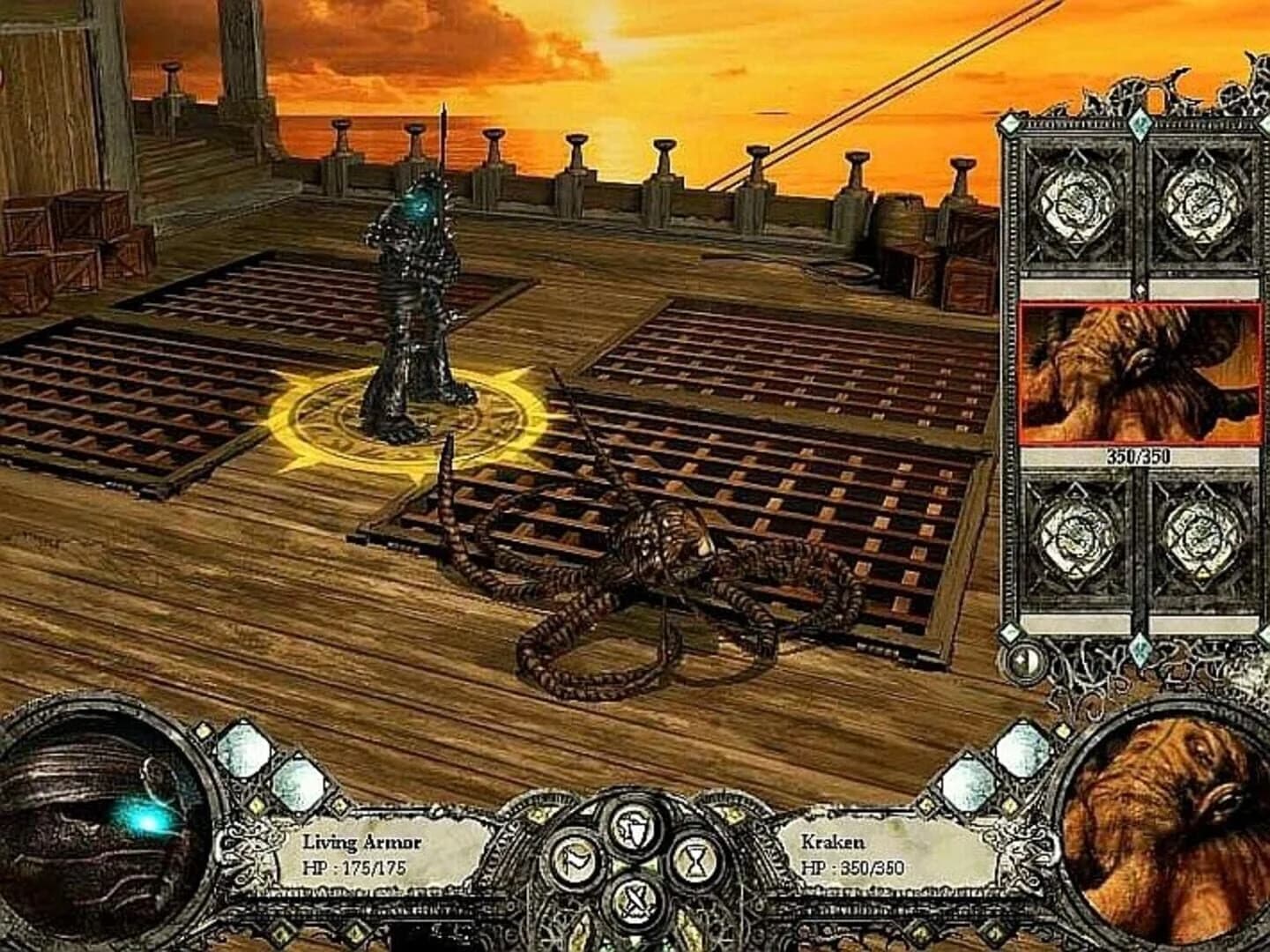
Task: Click the Kraken 350/350 health bar
Action: (x=1140, y=457)
